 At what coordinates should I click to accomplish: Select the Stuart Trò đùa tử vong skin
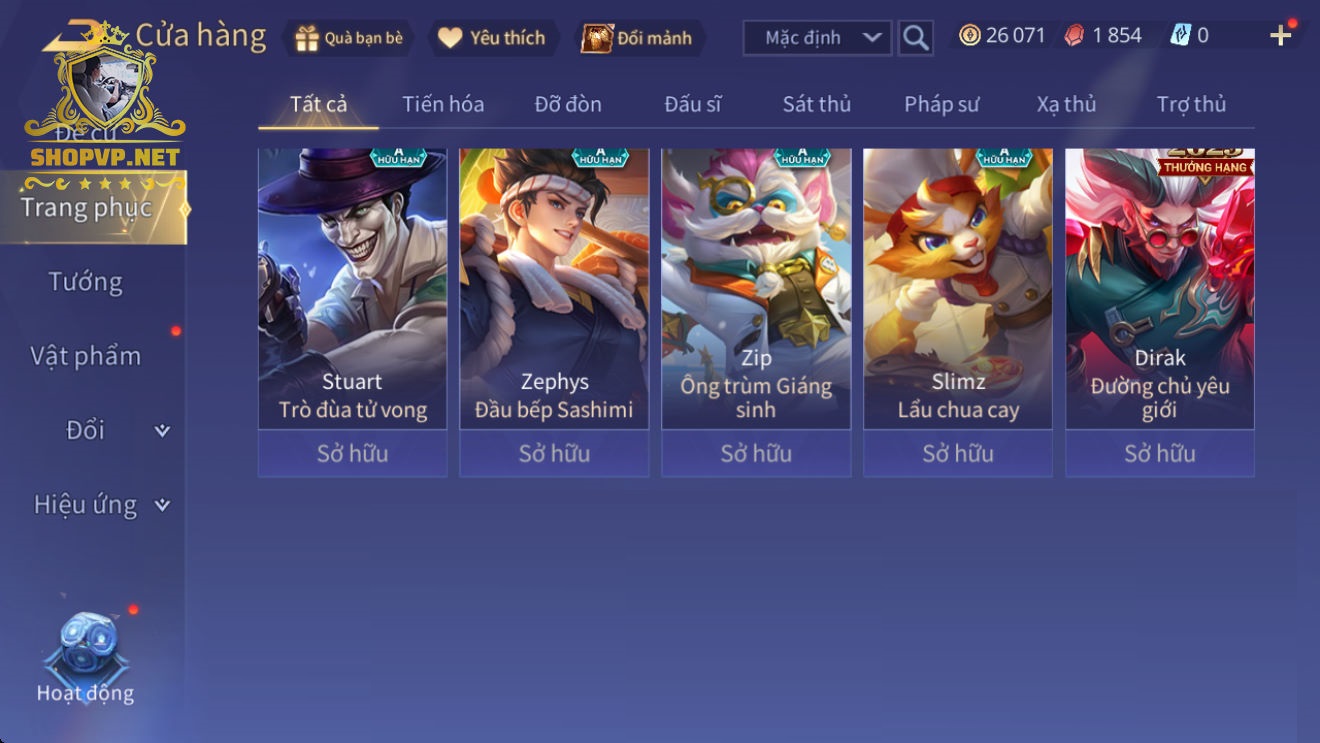(x=352, y=290)
